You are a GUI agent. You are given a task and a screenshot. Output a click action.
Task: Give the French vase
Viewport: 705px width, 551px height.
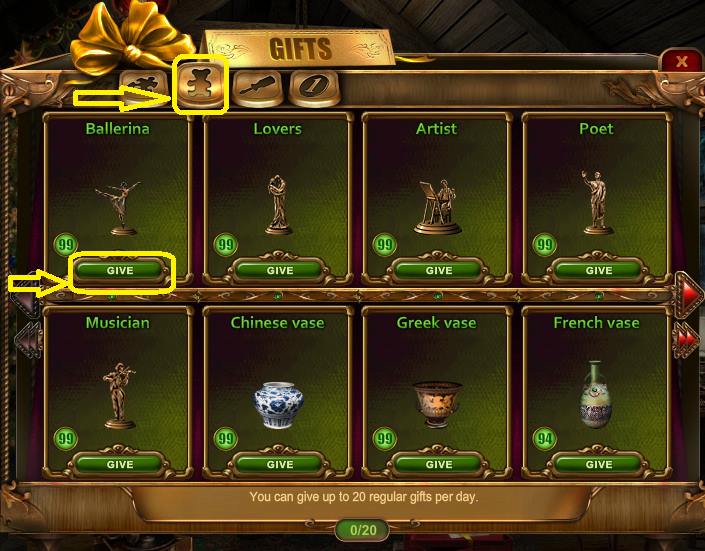click(x=599, y=464)
